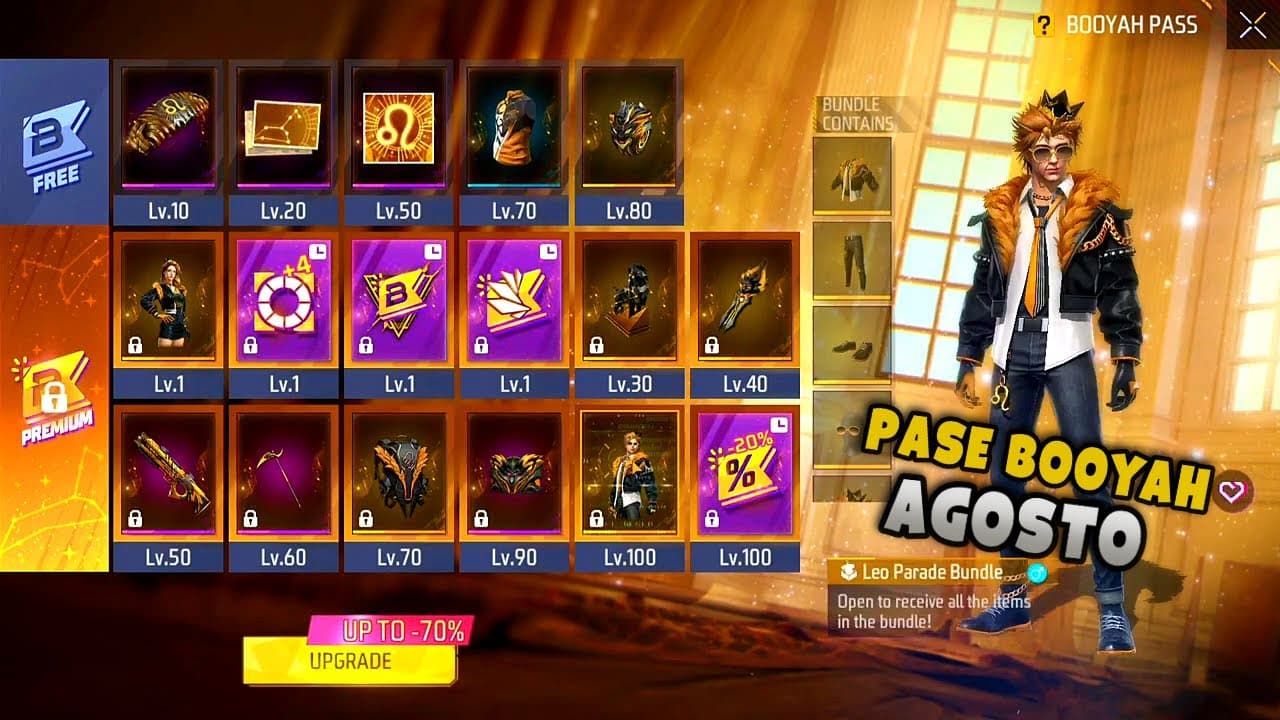Click the purple Lv.1 B-badge reward
The image size is (1280, 720).
tap(398, 300)
